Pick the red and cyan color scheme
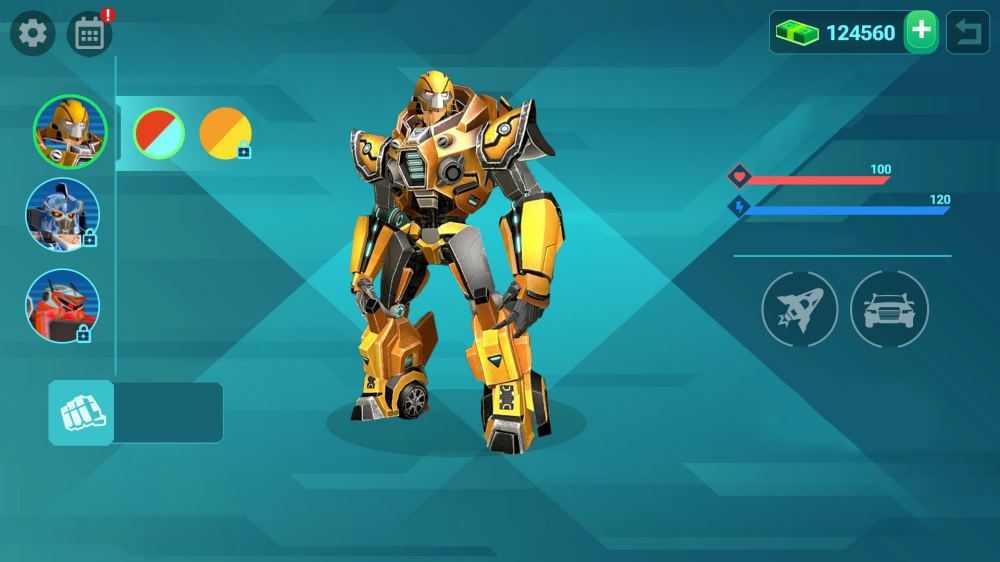Image resolution: width=1000 pixels, height=562 pixels. click(159, 134)
